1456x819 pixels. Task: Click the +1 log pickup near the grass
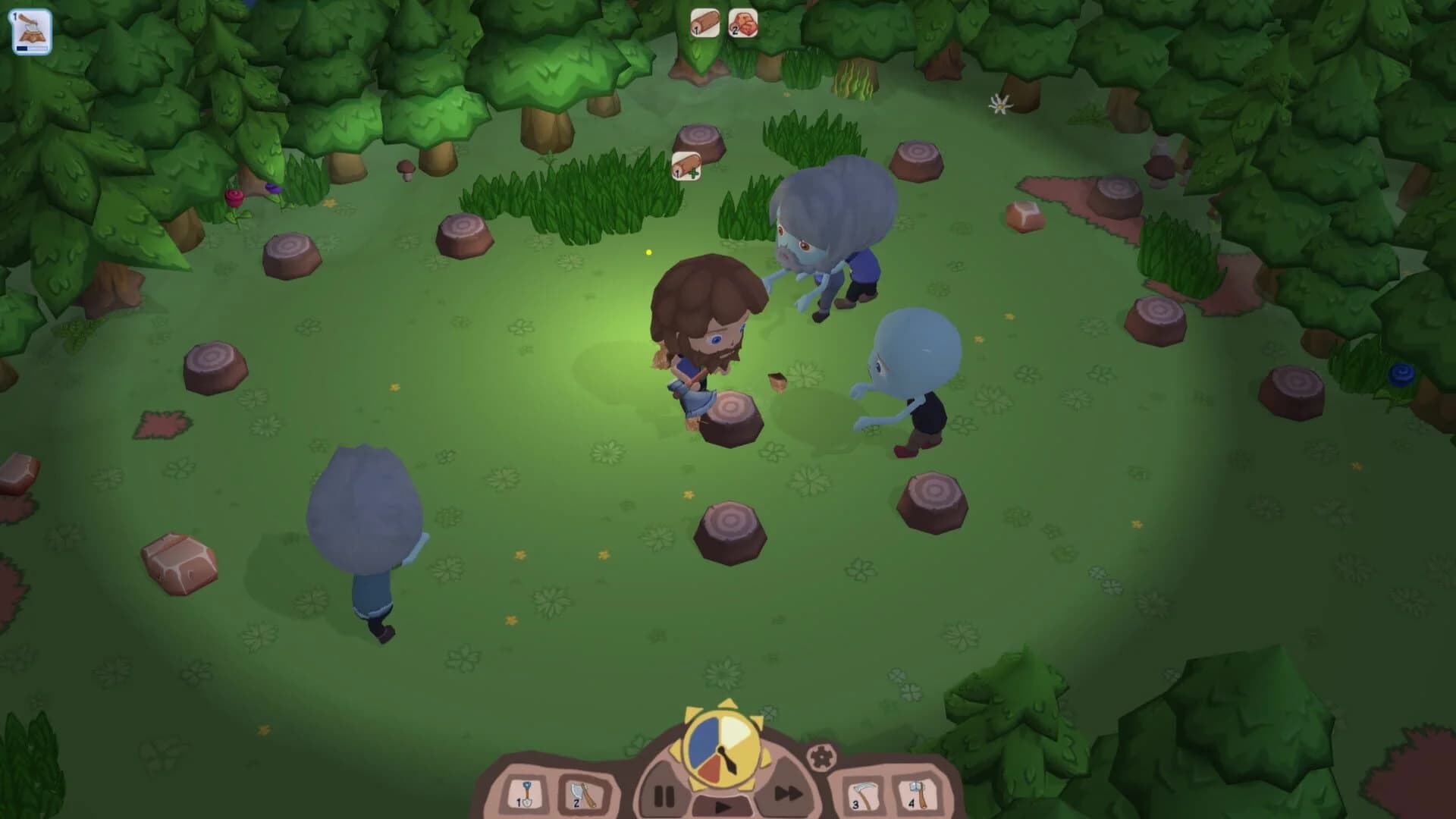pos(685,168)
